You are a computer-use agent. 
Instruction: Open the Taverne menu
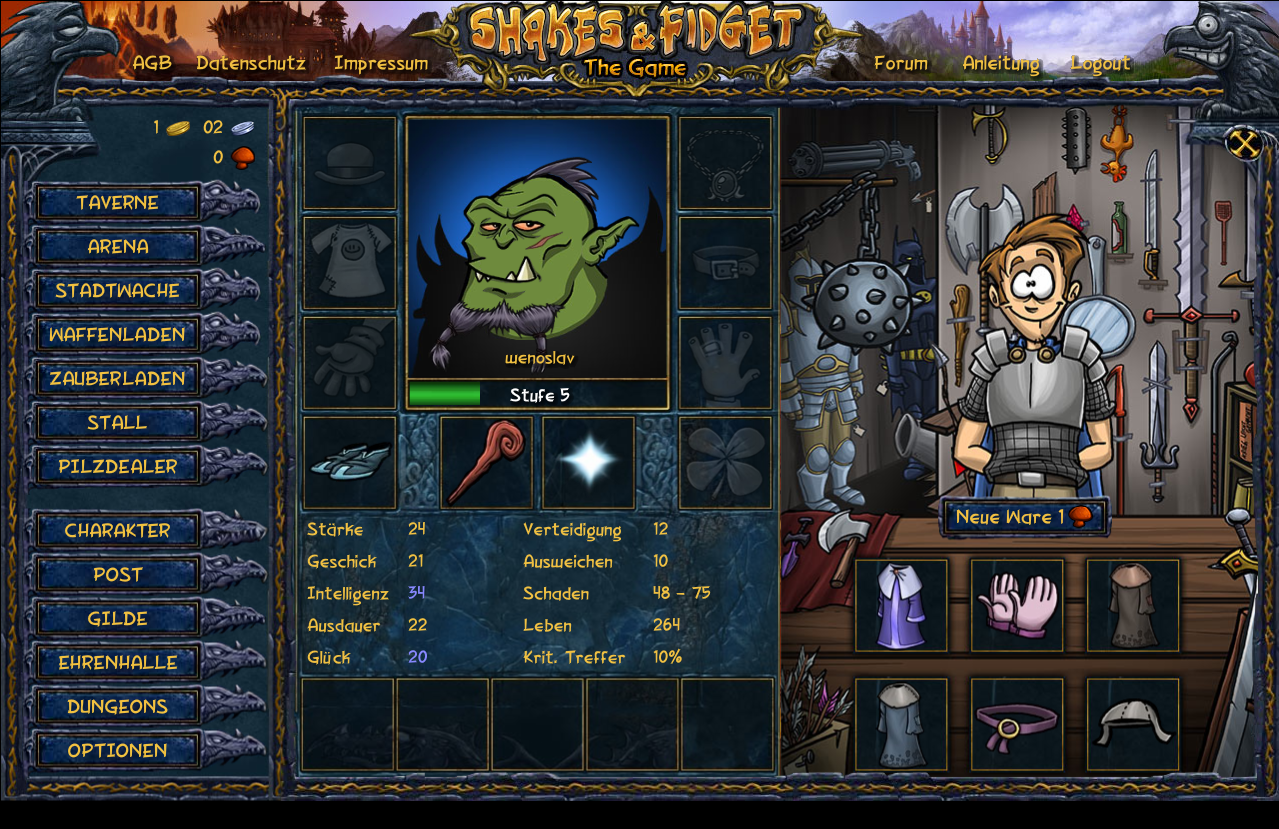coord(117,203)
